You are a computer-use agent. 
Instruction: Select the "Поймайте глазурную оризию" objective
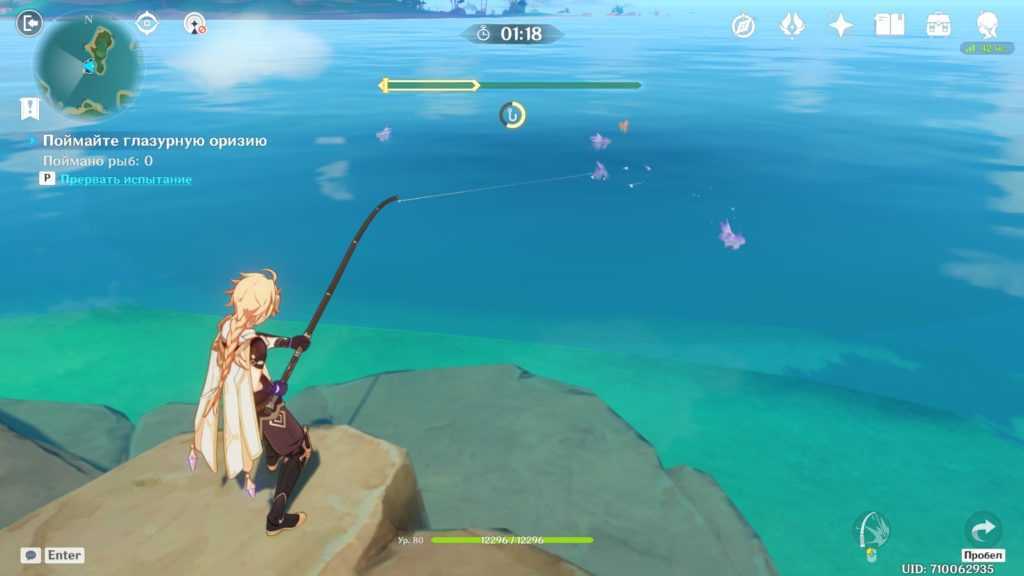tap(154, 141)
